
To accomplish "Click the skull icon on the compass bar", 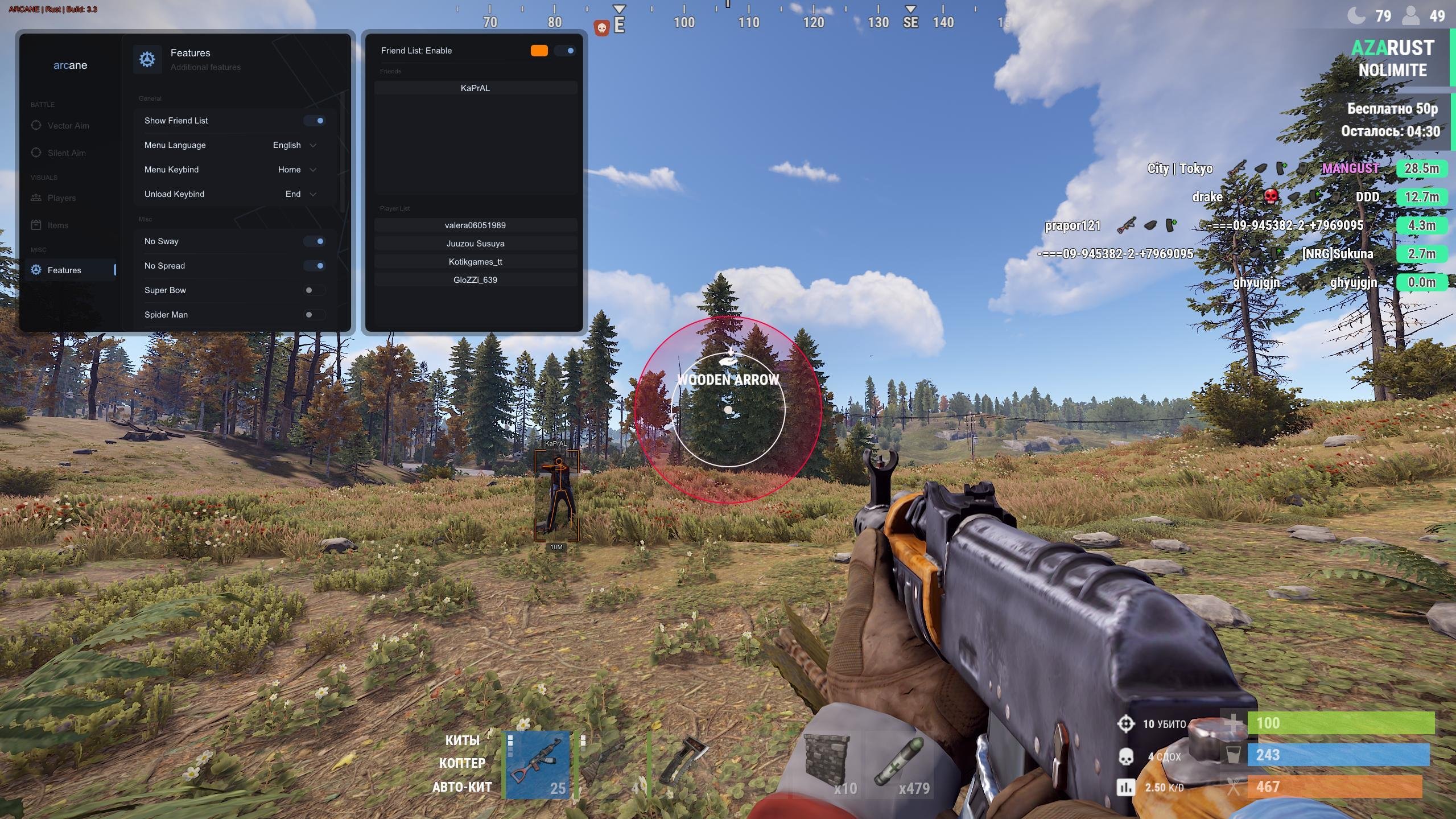I will (x=601, y=27).
